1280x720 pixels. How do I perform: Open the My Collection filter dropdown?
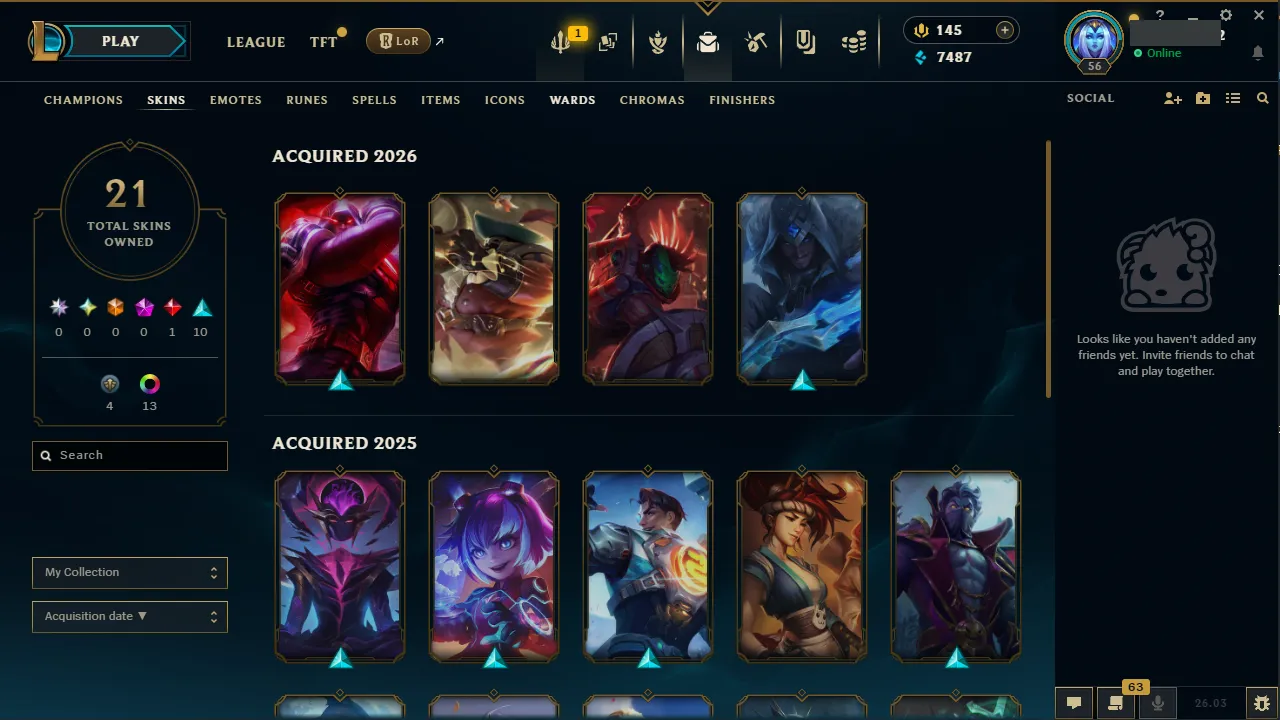click(x=129, y=572)
